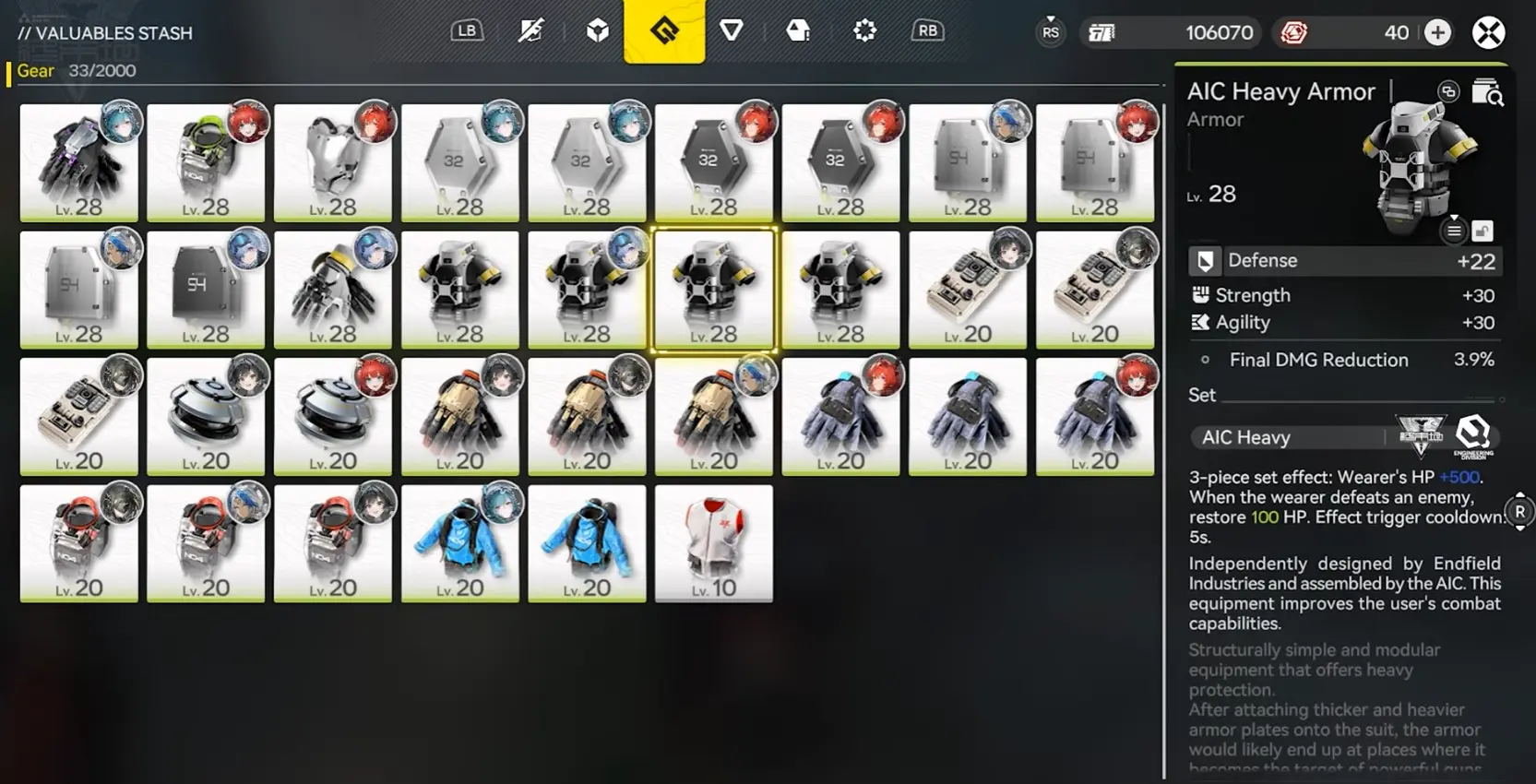Switch to the inverted triangle tab
1536x784 pixels.
[x=732, y=31]
